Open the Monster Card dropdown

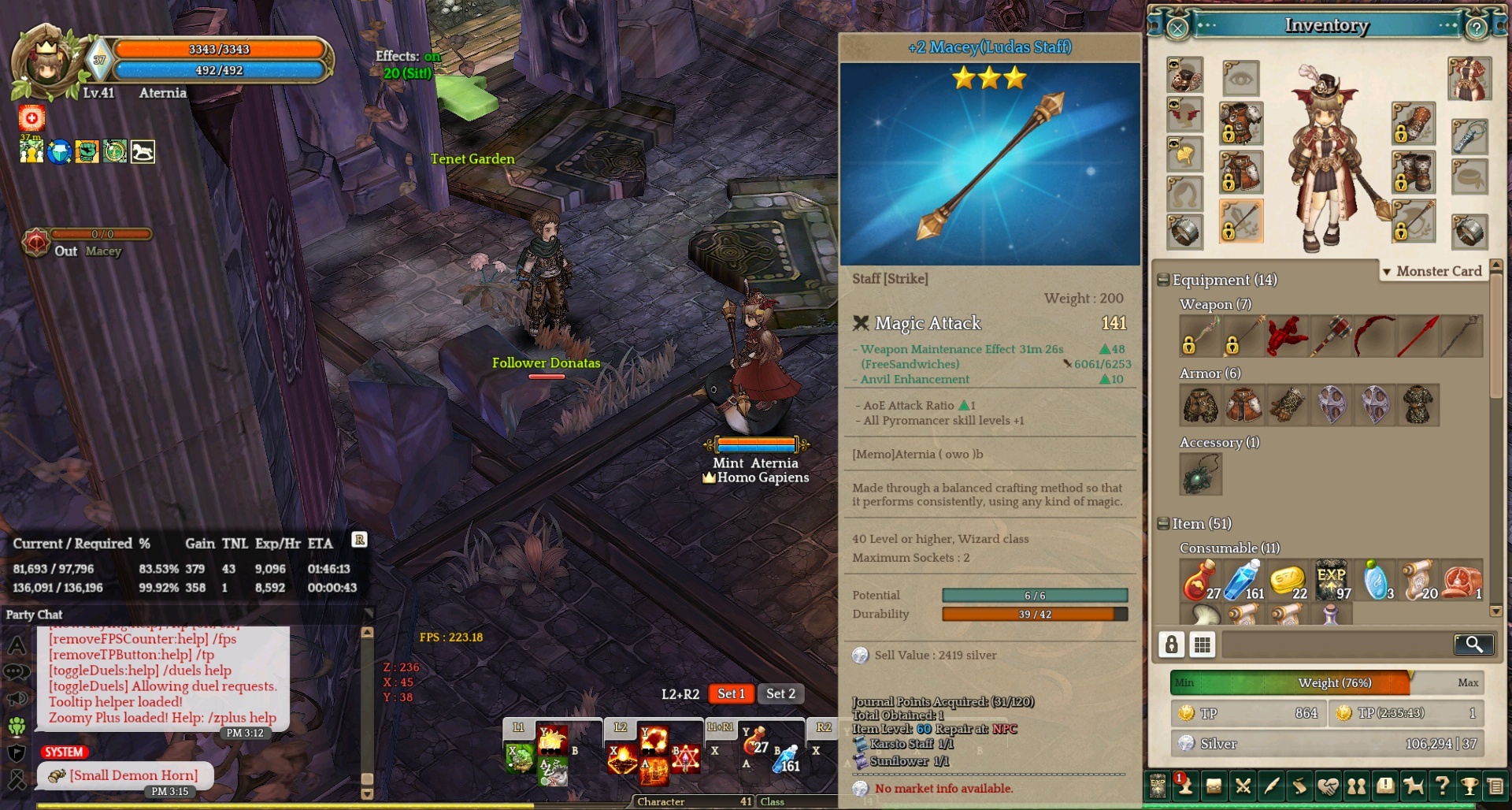(x=1432, y=271)
